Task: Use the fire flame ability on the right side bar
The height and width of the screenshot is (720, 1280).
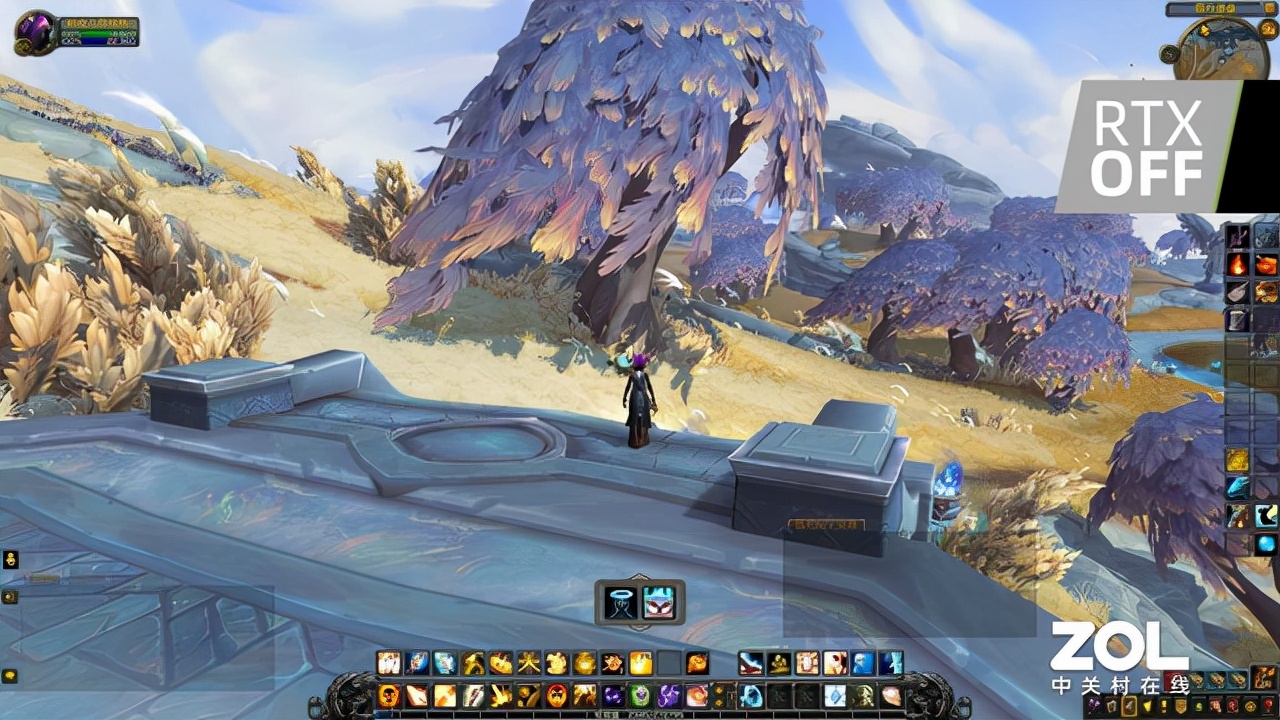Action: click(1238, 265)
